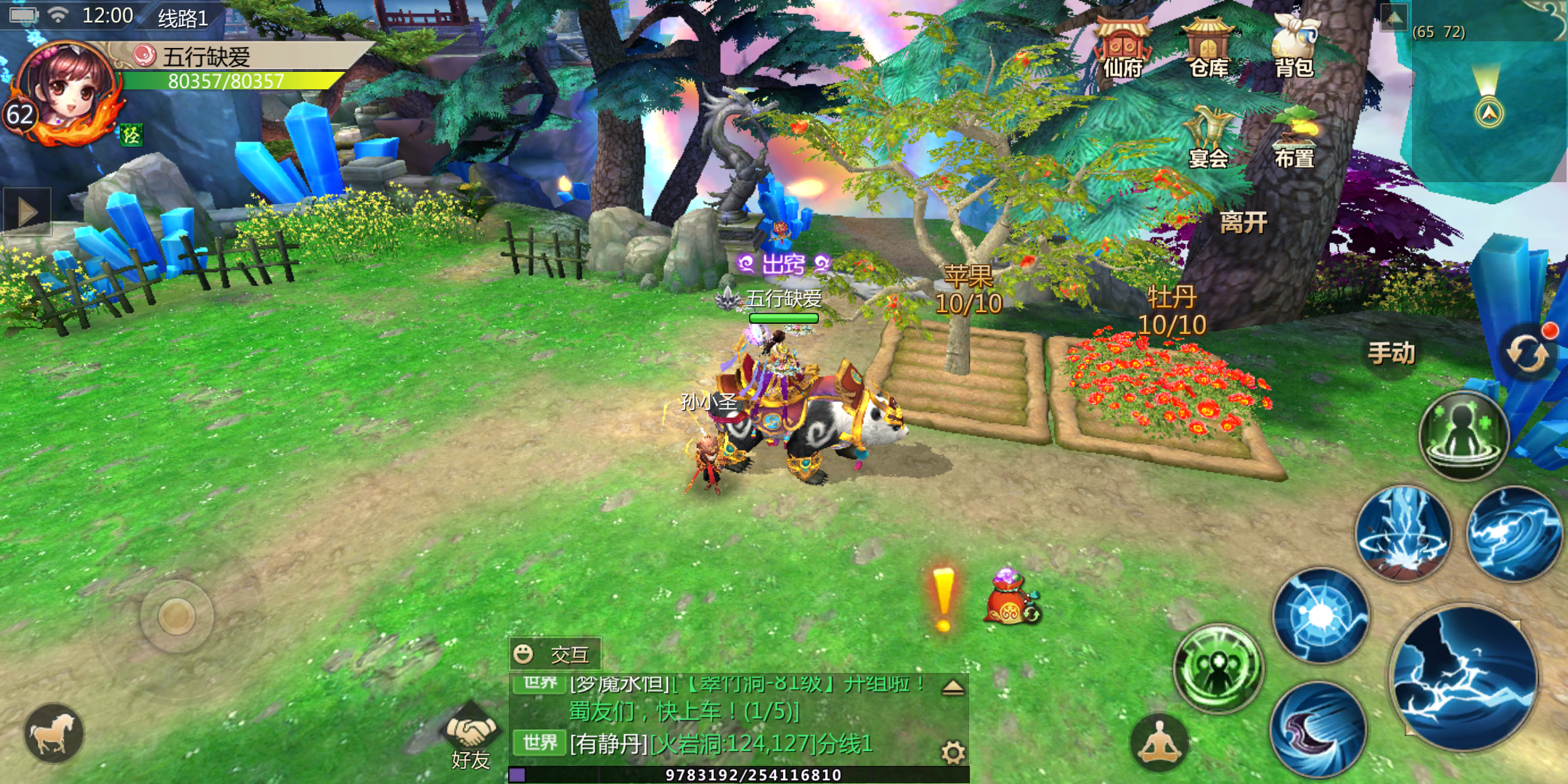Open chat settings gear
The width and height of the screenshot is (1568, 784).
pos(952,753)
